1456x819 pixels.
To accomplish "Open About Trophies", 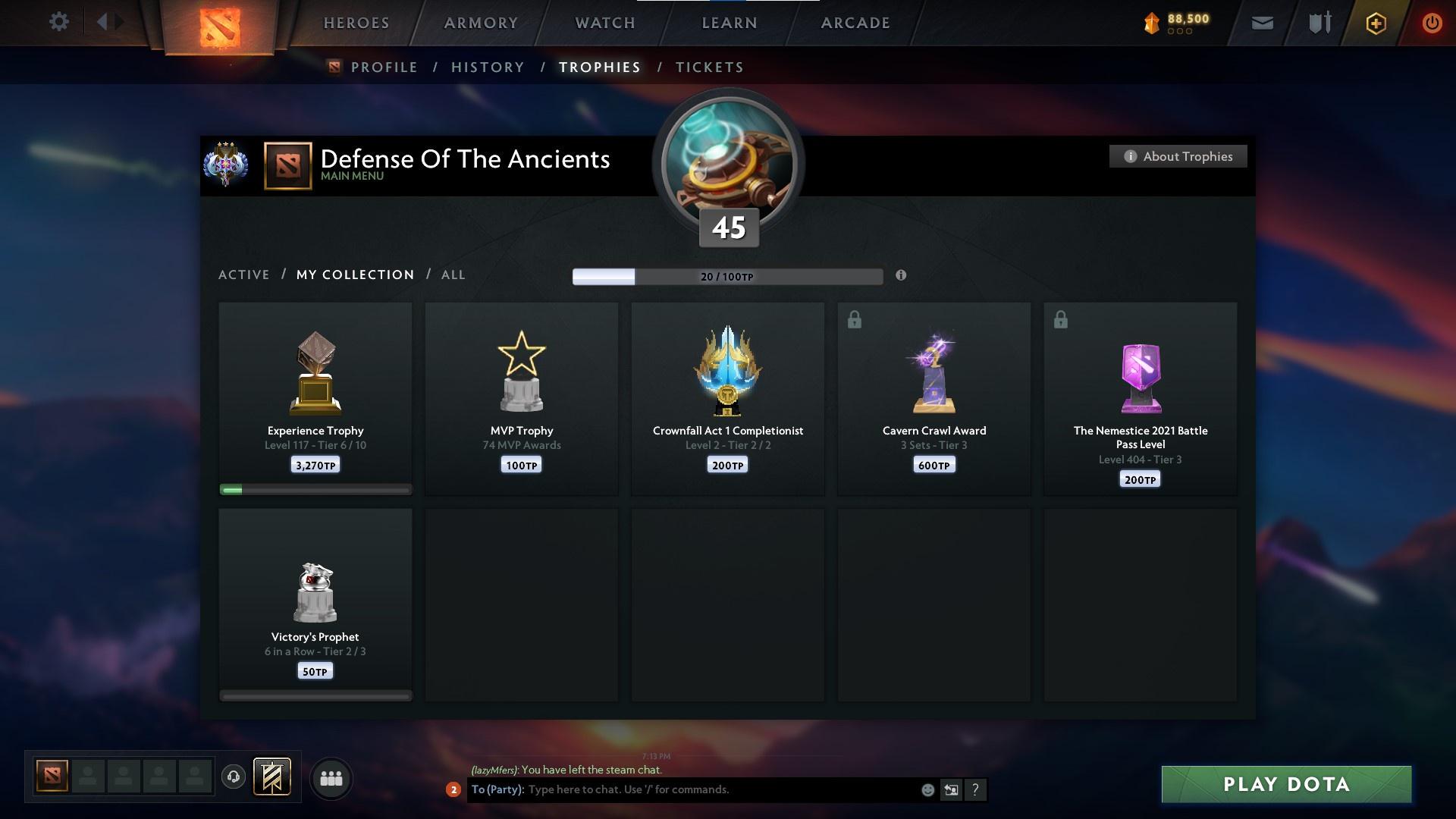I will click(1178, 156).
